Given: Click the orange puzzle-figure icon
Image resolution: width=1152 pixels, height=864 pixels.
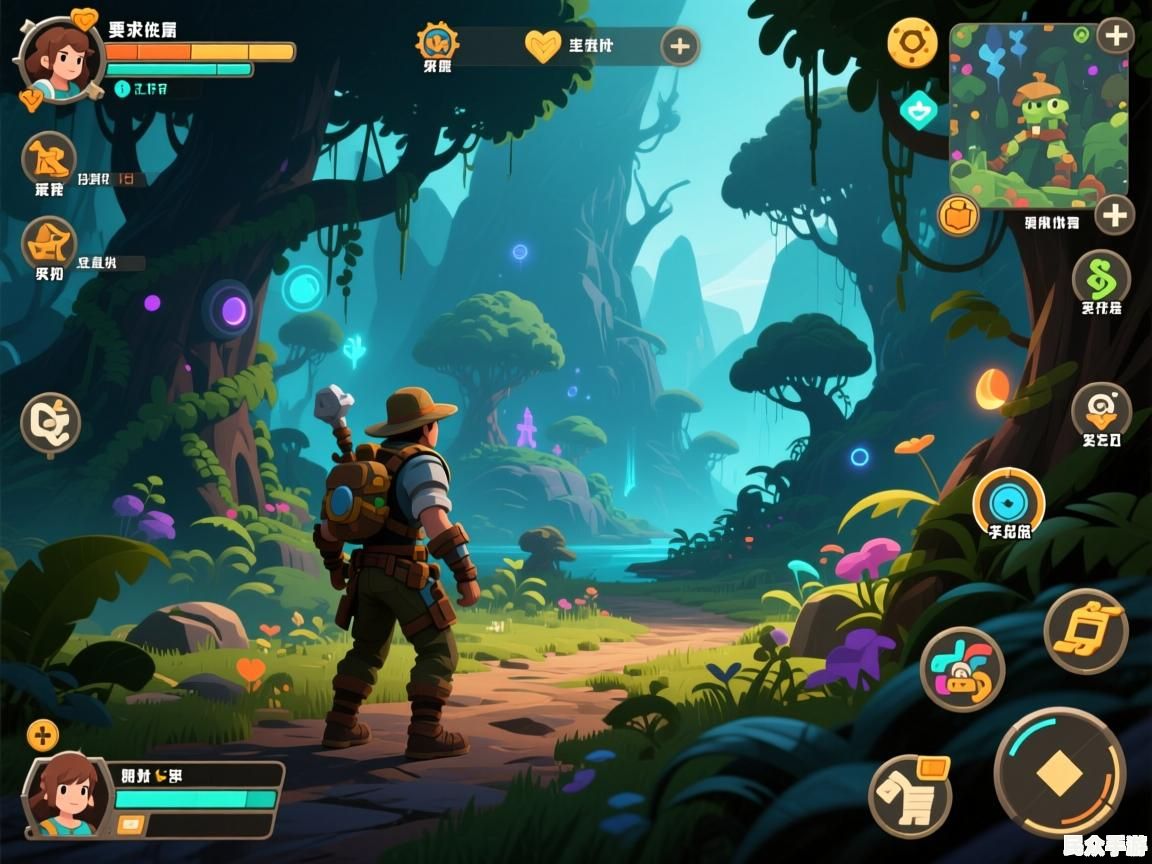Looking at the screenshot, I should tap(48, 157).
